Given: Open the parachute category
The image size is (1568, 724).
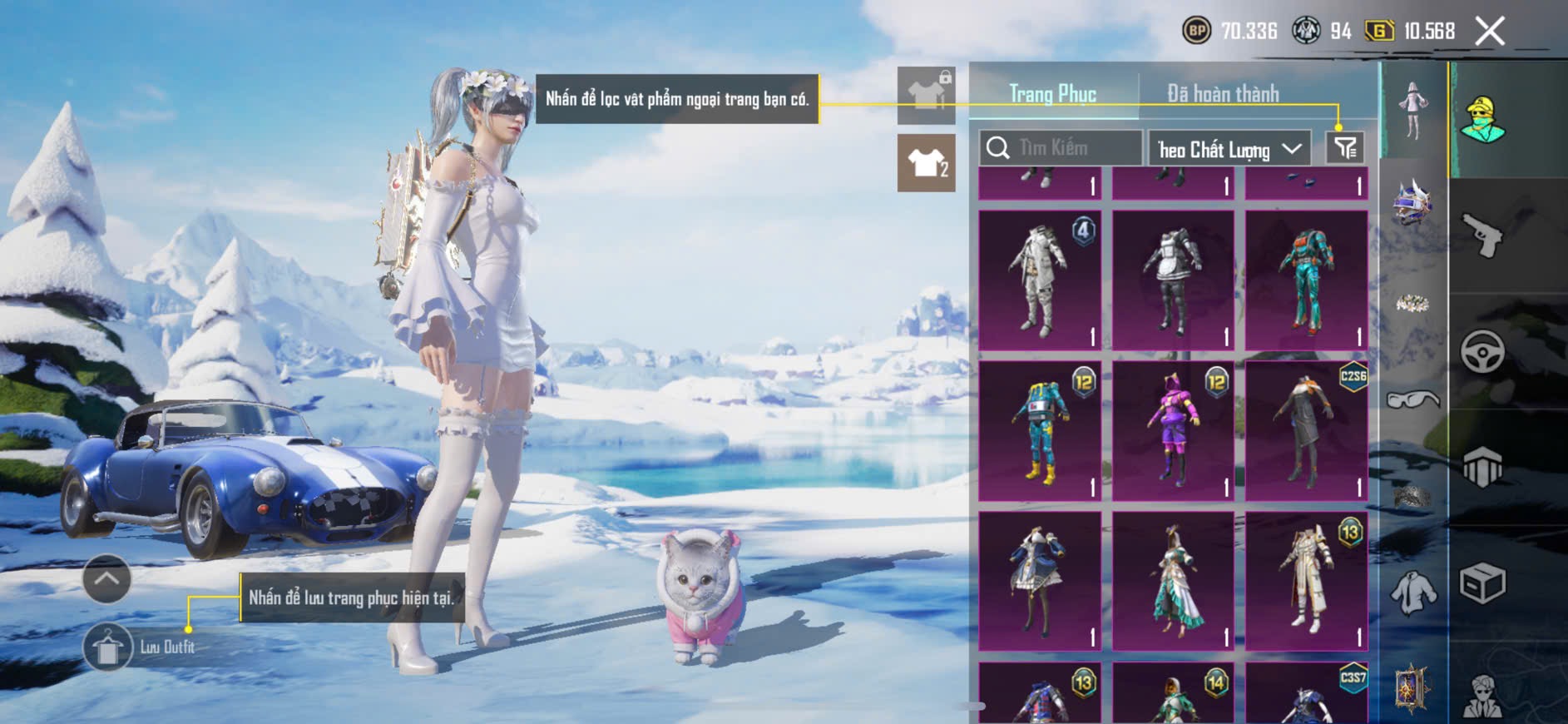Looking at the screenshot, I should (x=1482, y=467).
